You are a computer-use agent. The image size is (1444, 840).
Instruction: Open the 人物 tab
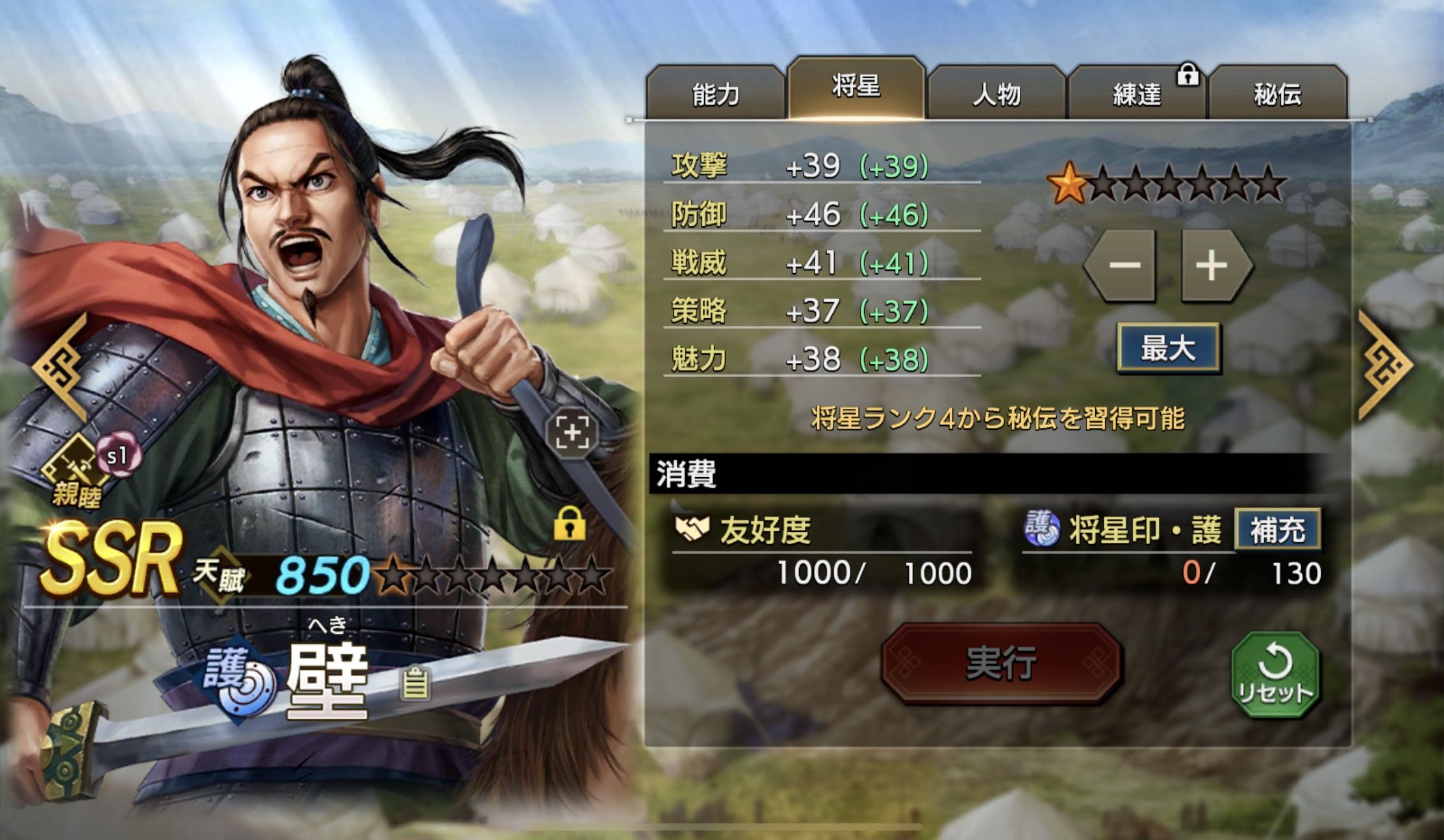click(x=996, y=94)
